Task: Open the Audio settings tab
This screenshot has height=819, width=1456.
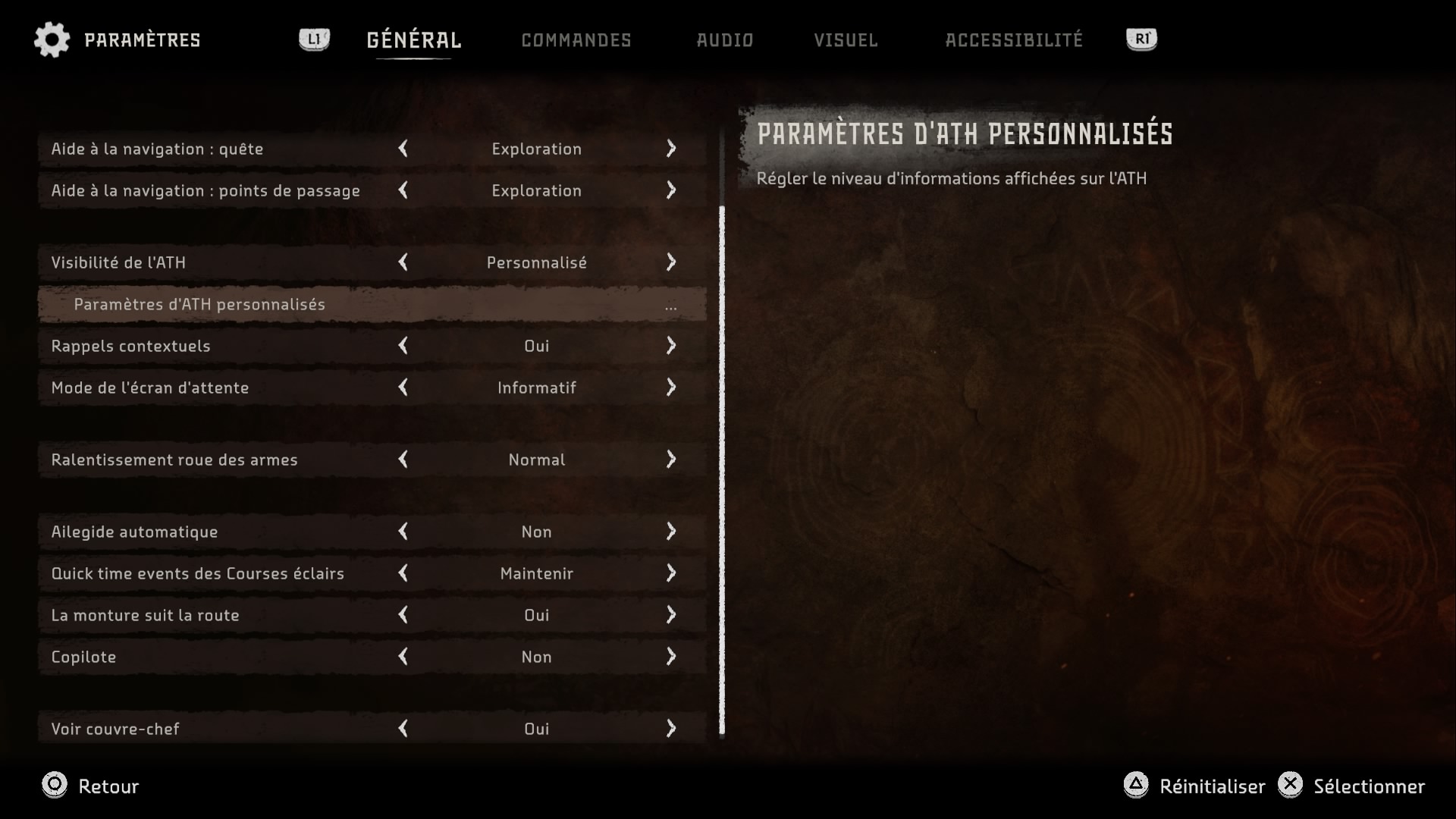Action: coord(724,40)
